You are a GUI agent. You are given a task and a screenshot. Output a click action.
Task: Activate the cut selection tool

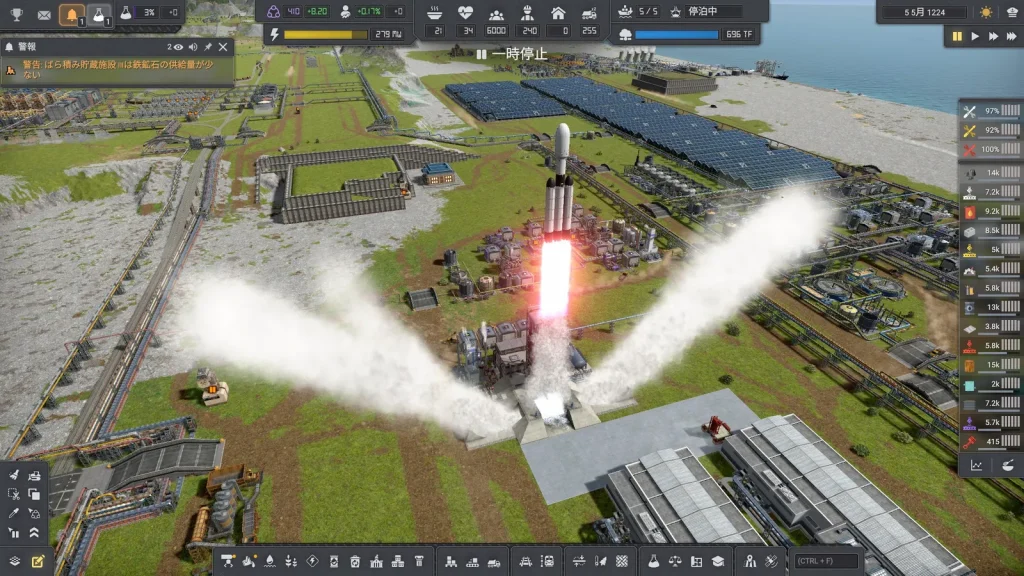pos(14,493)
